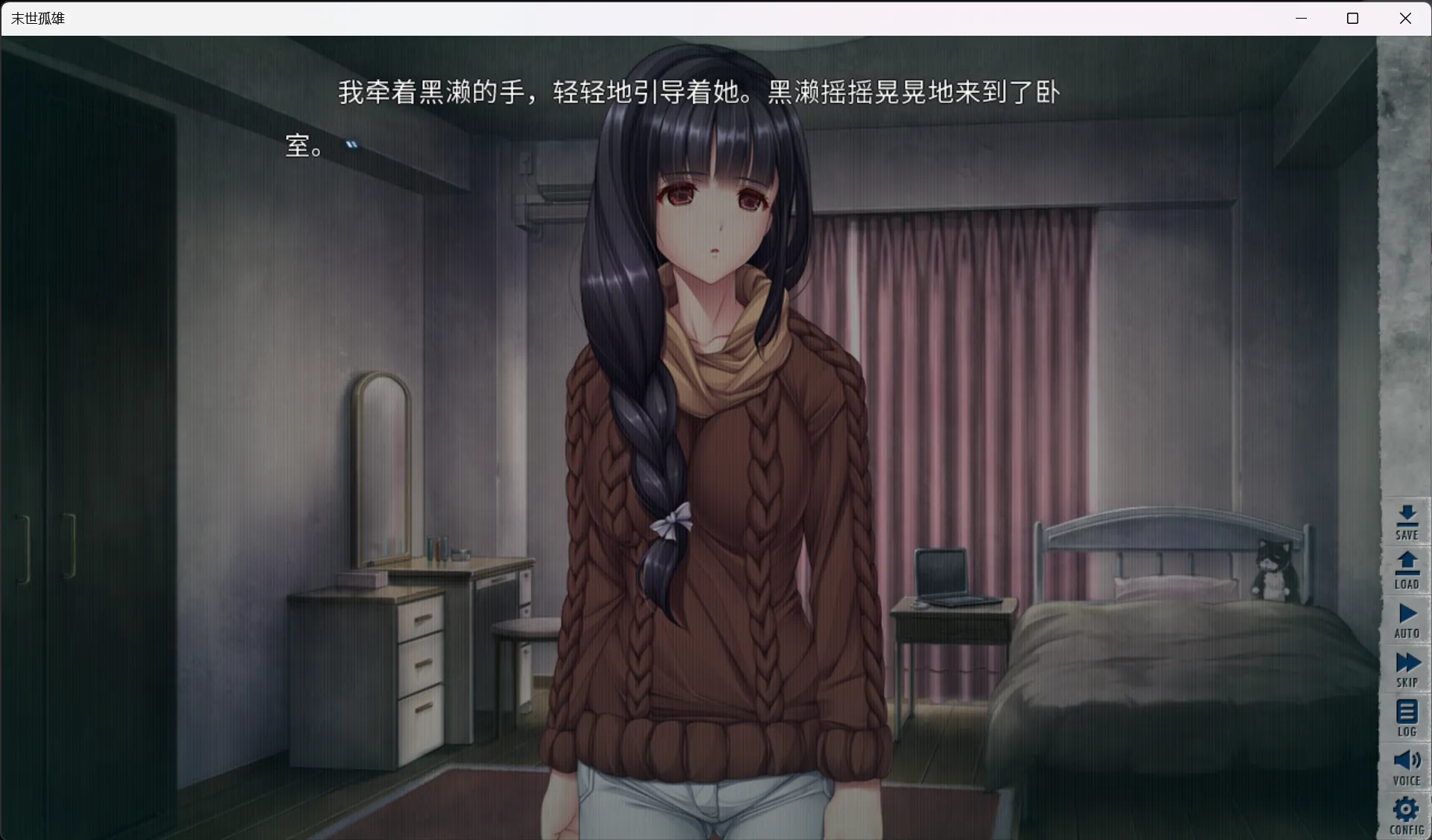Open the CONFIG settings
This screenshot has width=1432, height=840.
click(x=1406, y=816)
